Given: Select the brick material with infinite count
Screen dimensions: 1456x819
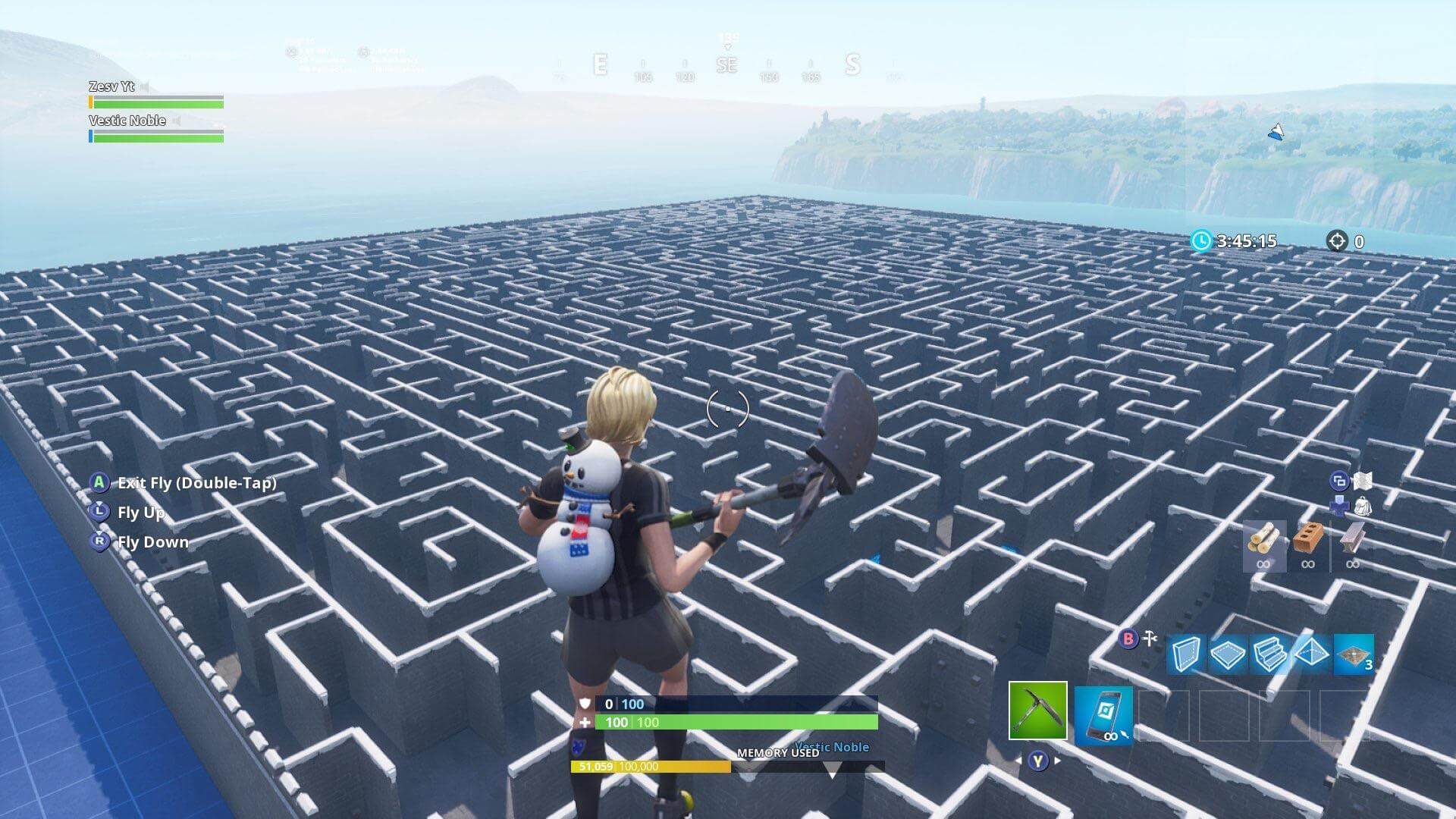Looking at the screenshot, I should 1308,540.
